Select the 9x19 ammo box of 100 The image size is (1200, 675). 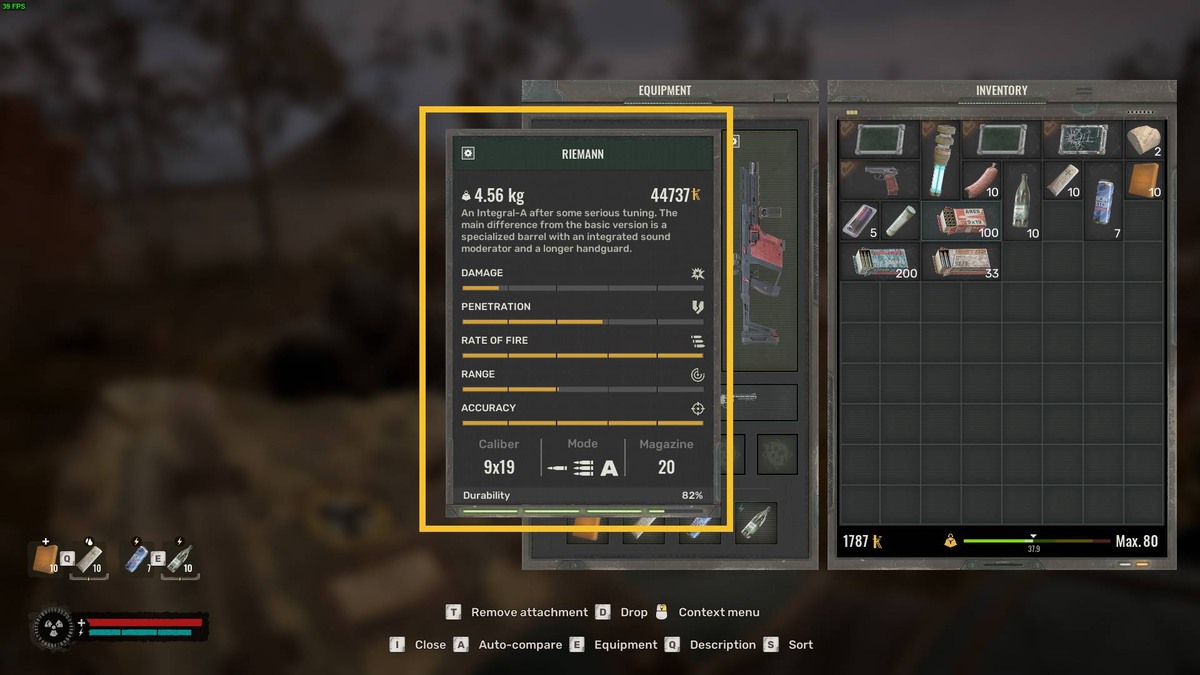[x=960, y=221]
